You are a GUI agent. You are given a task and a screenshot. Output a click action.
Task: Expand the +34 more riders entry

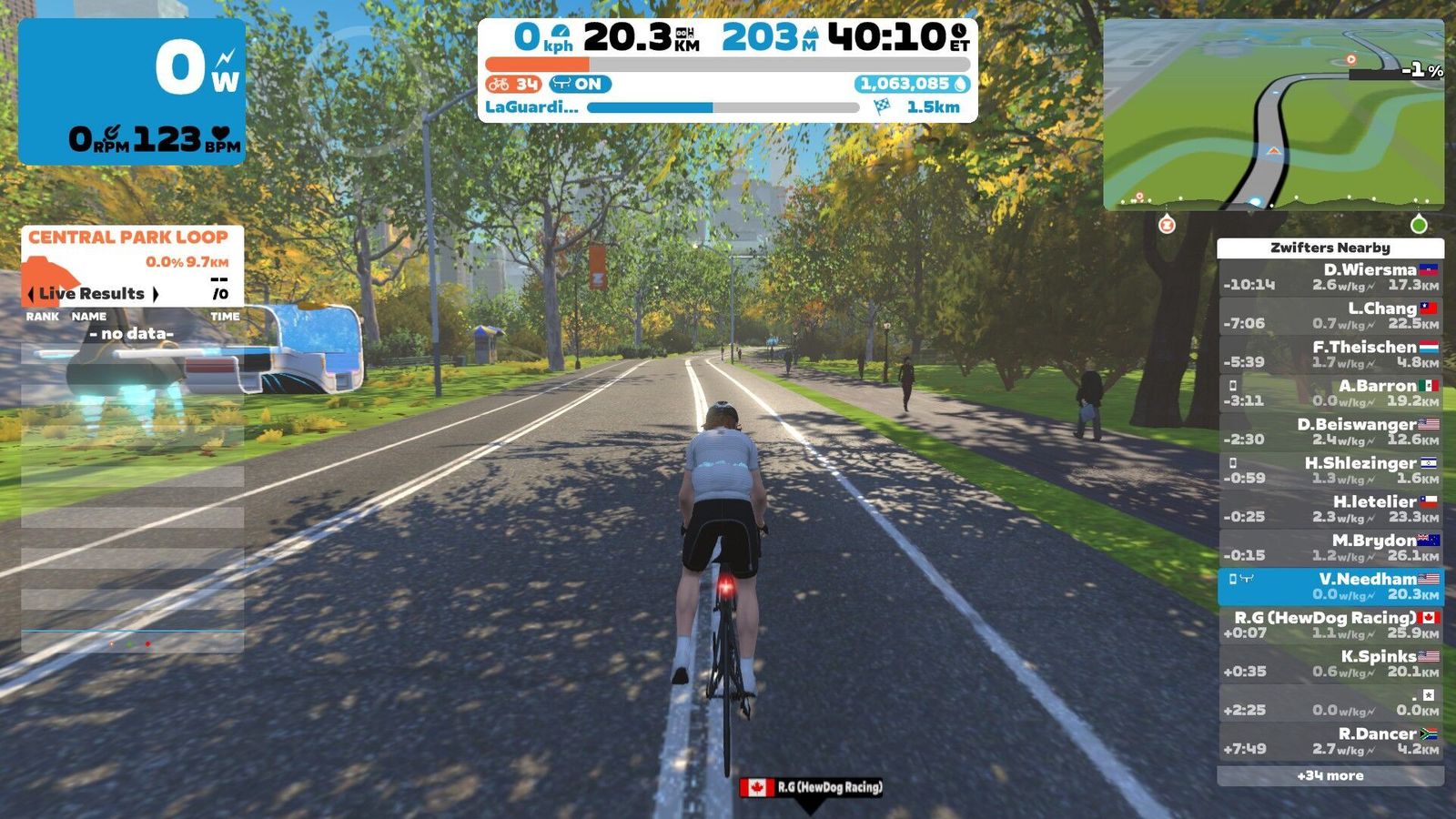(1330, 776)
